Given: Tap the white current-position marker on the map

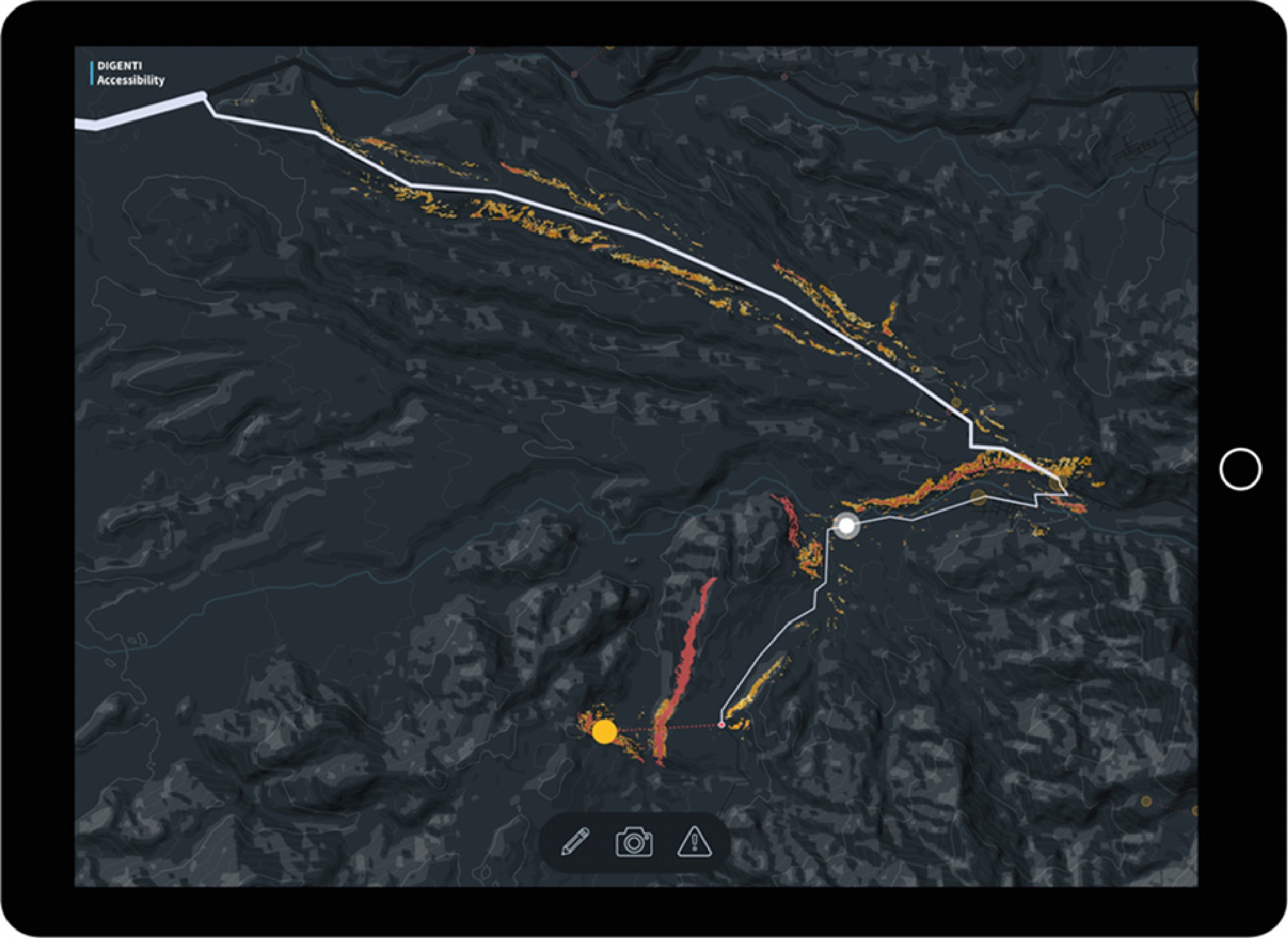Looking at the screenshot, I should (x=846, y=528).
